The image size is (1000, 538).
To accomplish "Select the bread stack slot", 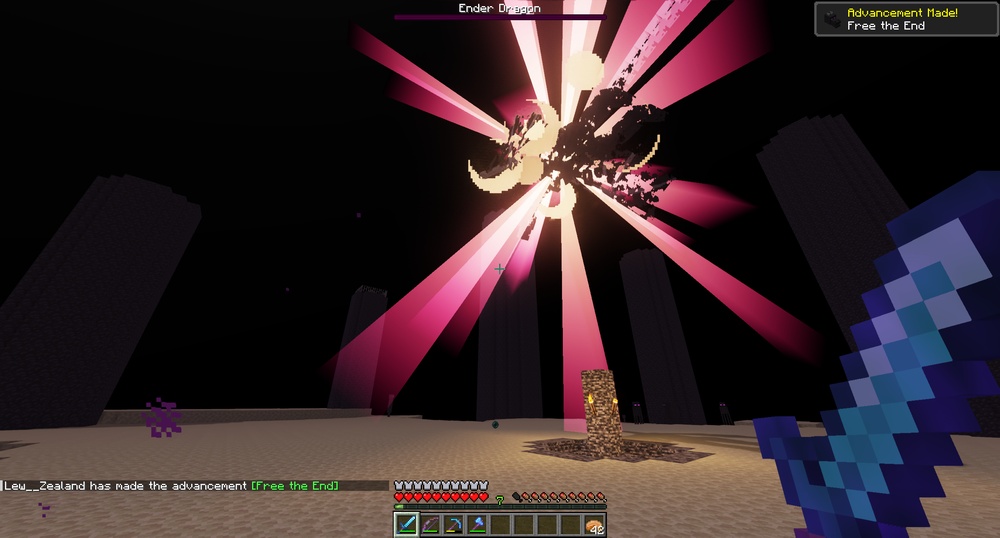I will (593, 524).
